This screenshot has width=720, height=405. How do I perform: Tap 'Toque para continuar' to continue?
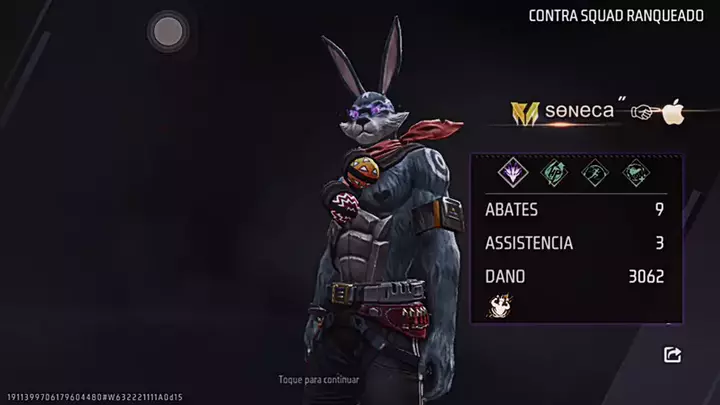tap(319, 380)
